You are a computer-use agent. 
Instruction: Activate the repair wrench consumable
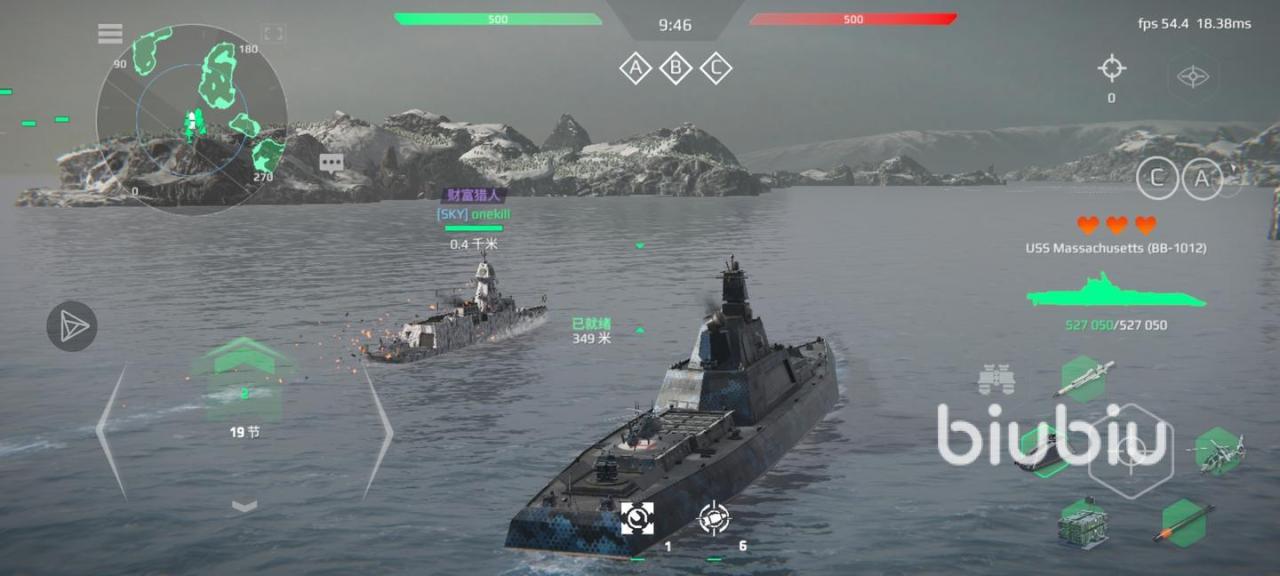pos(637,517)
